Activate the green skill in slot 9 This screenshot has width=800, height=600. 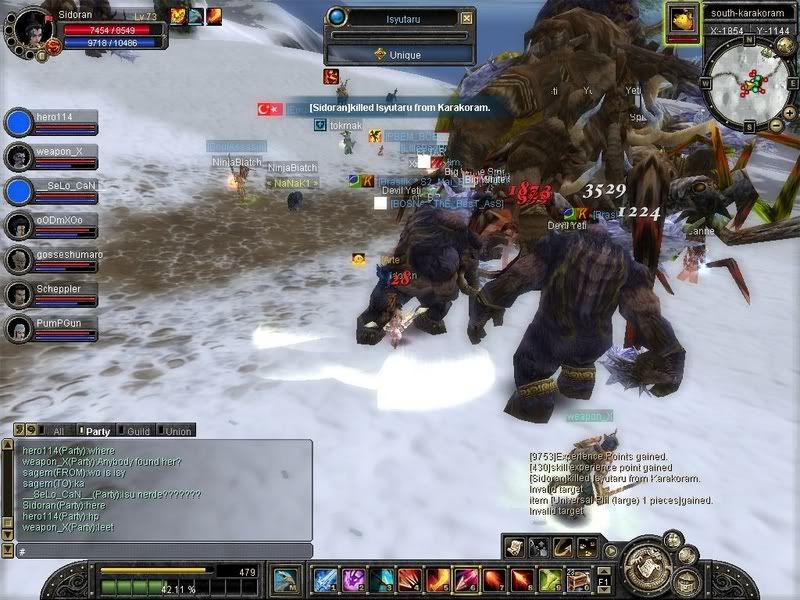point(549,580)
